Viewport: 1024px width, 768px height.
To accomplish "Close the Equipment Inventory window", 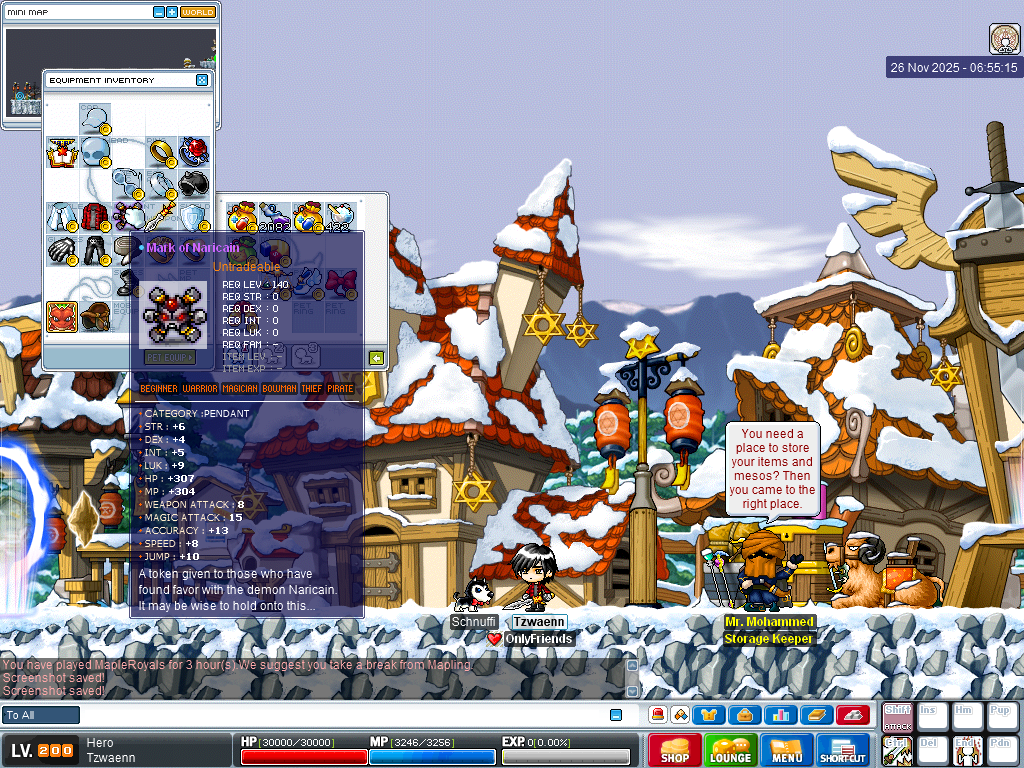I will tap(202, 80).
